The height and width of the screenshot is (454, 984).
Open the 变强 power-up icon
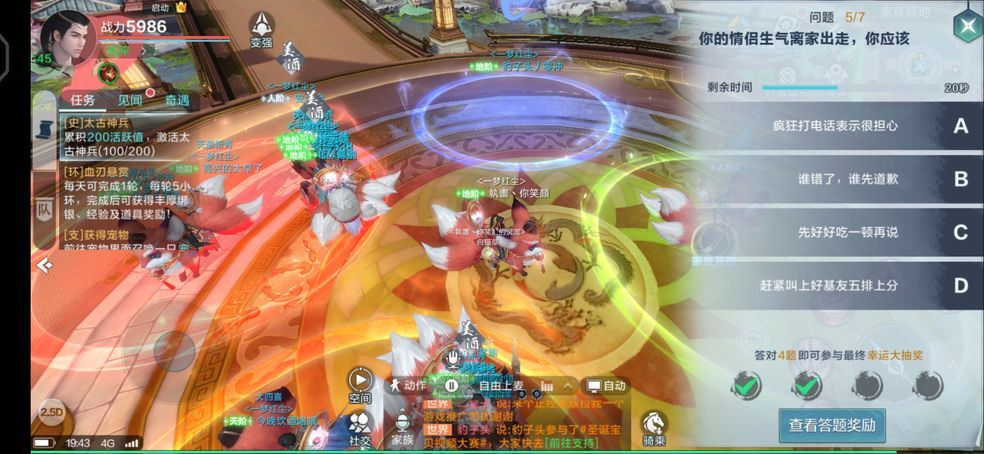point(261,29)
